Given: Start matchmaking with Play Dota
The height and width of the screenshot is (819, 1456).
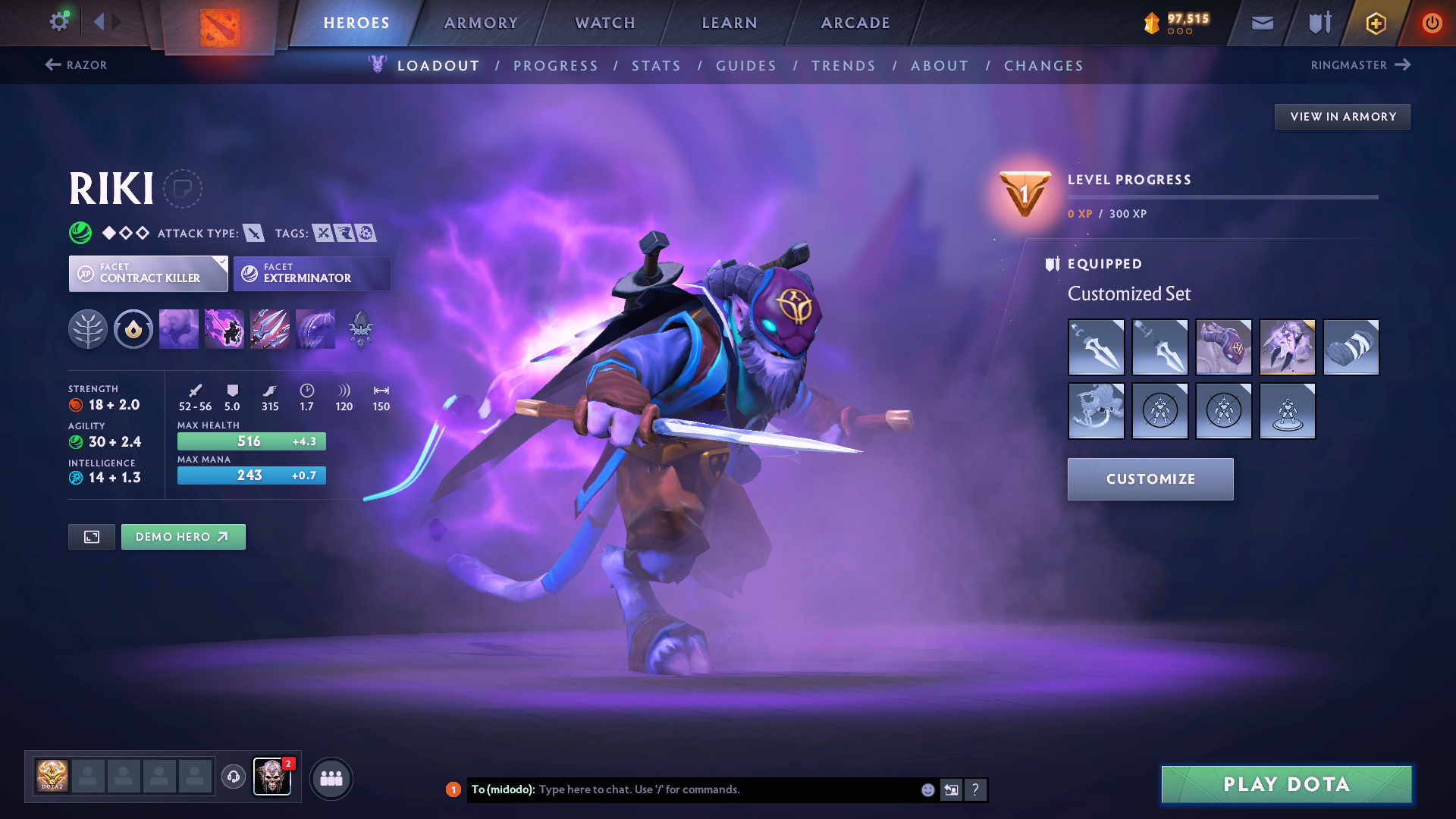Looking at the screenshot, I should [x=1286, y=784].
